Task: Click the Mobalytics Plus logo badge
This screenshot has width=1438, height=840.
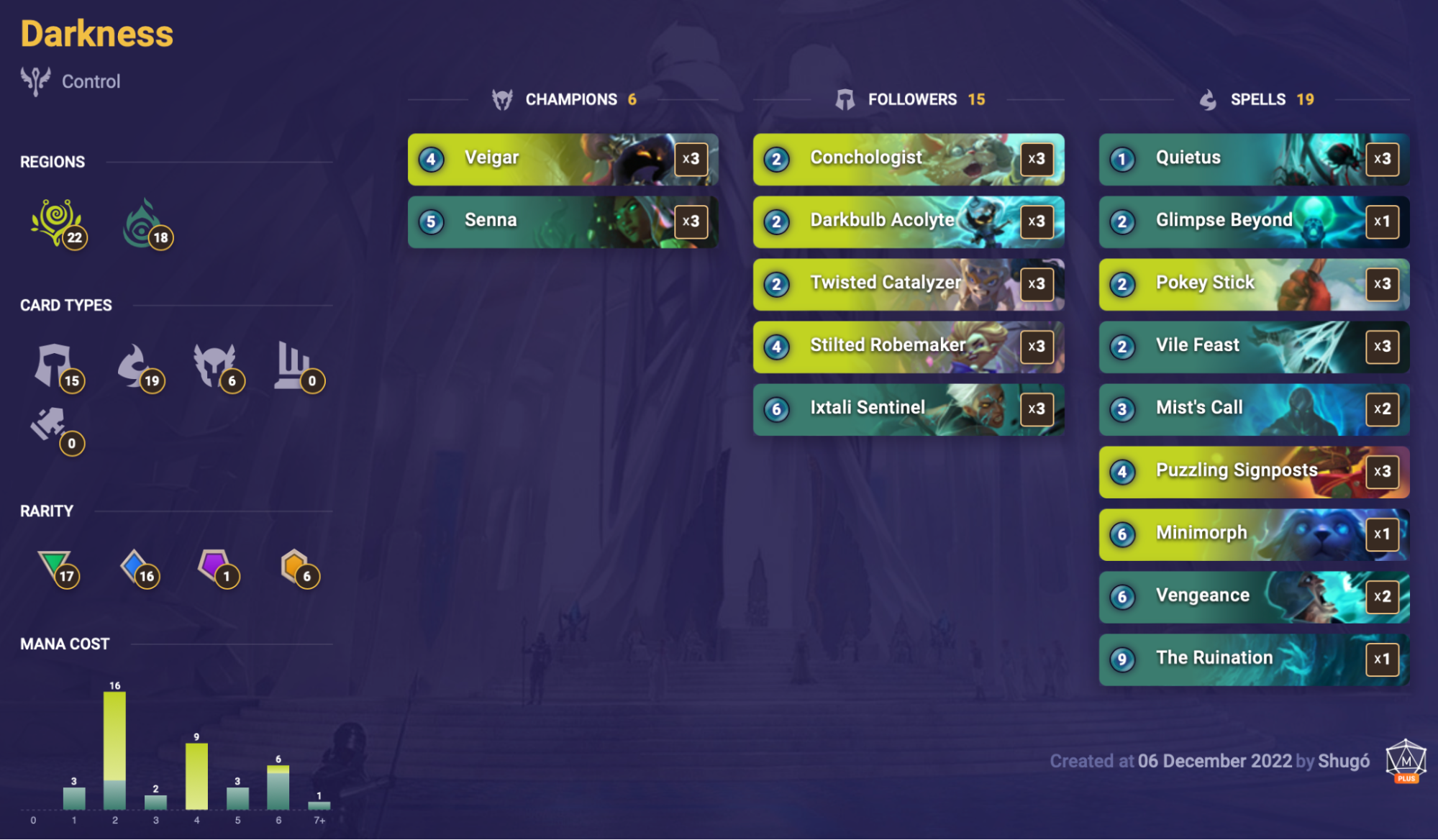Action: pos(1406,760)
